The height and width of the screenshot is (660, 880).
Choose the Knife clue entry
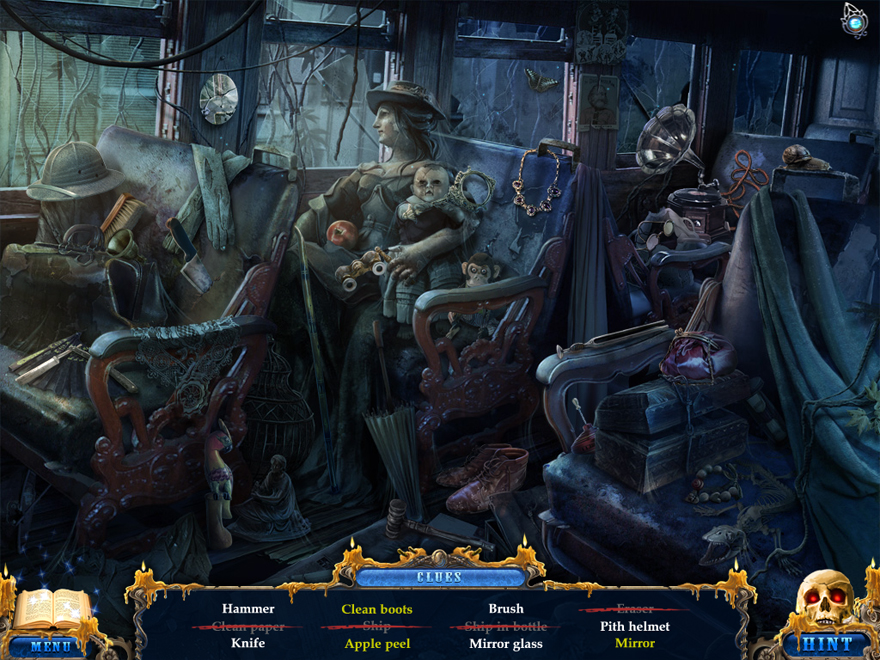[248, 643]
